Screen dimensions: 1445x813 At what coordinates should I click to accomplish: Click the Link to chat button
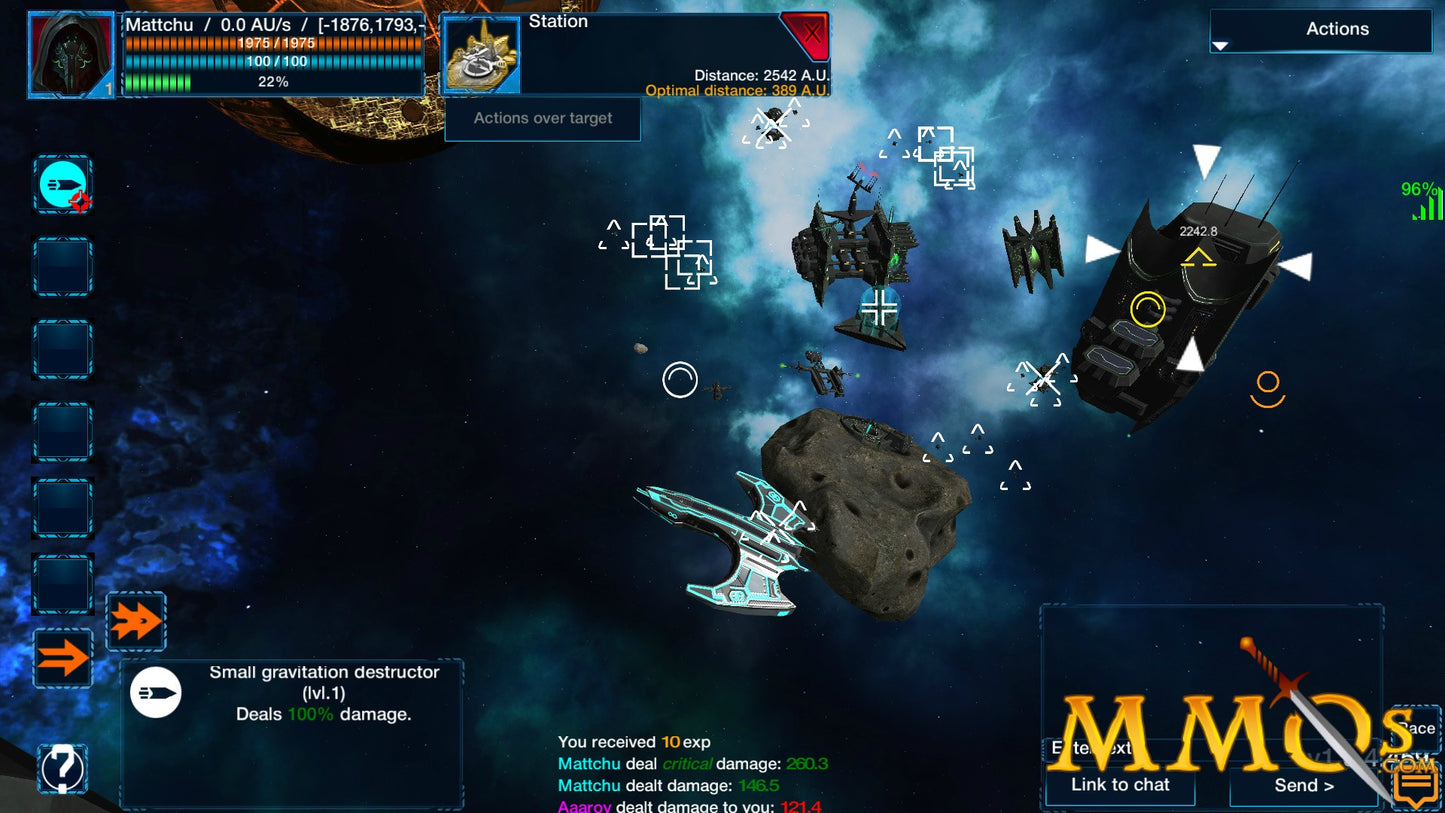[x=1119, y=786]
